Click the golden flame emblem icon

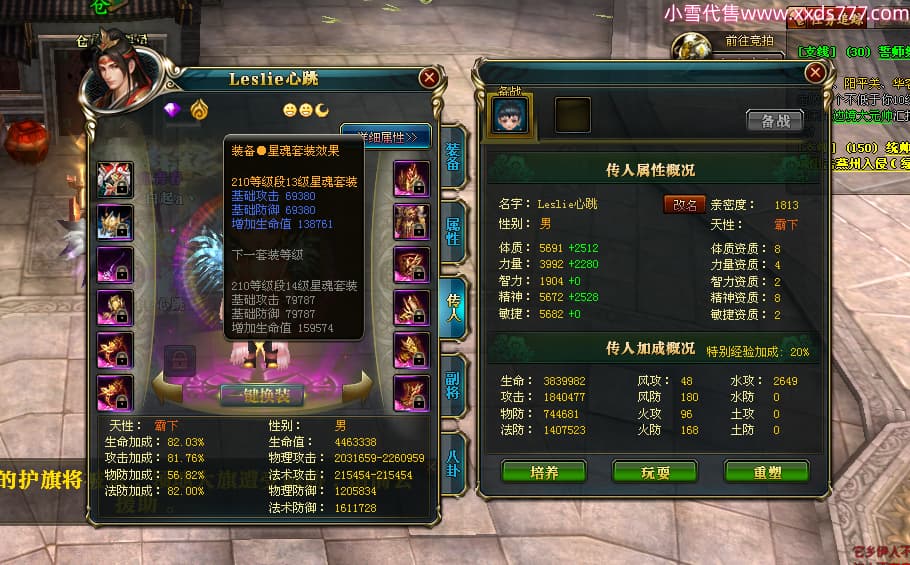pyautogui.click(x=199, y=110)
